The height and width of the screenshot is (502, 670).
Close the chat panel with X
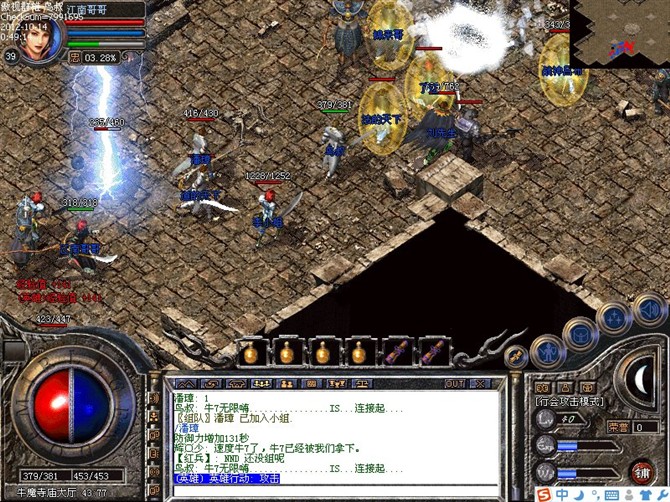(481, 383)
